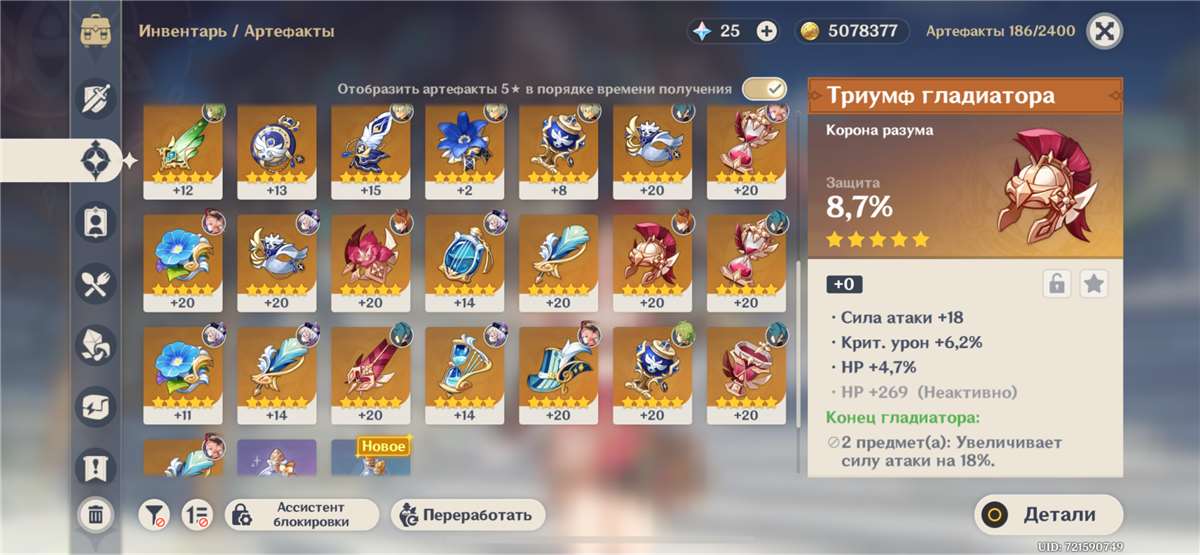Image resolution: width=1200 pixels, height=555 pixels.
Task: Switch to the weapons tab
Action: tap(96, 97)
